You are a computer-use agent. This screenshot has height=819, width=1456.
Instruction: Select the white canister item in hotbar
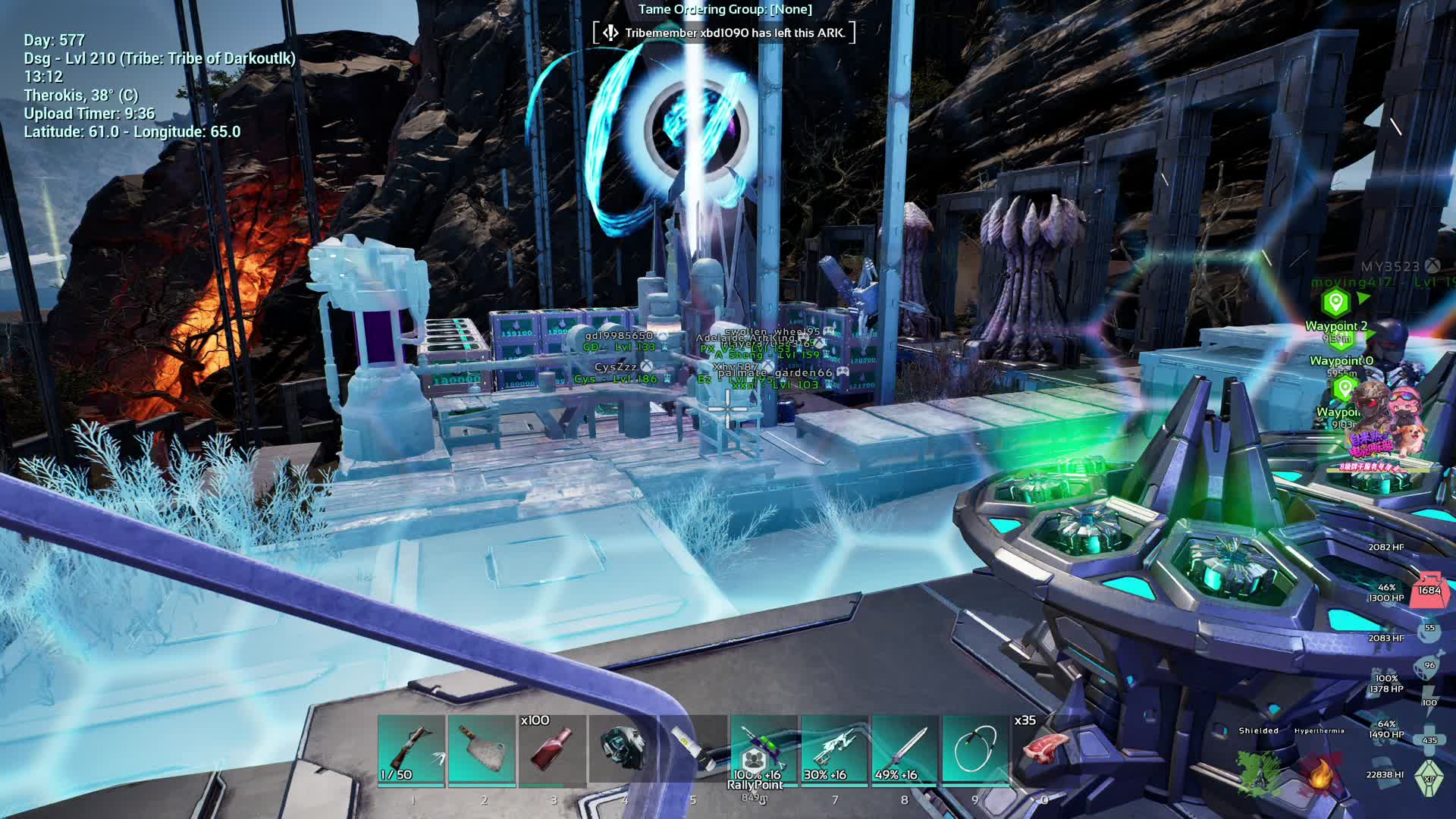(x=693, y=749)
